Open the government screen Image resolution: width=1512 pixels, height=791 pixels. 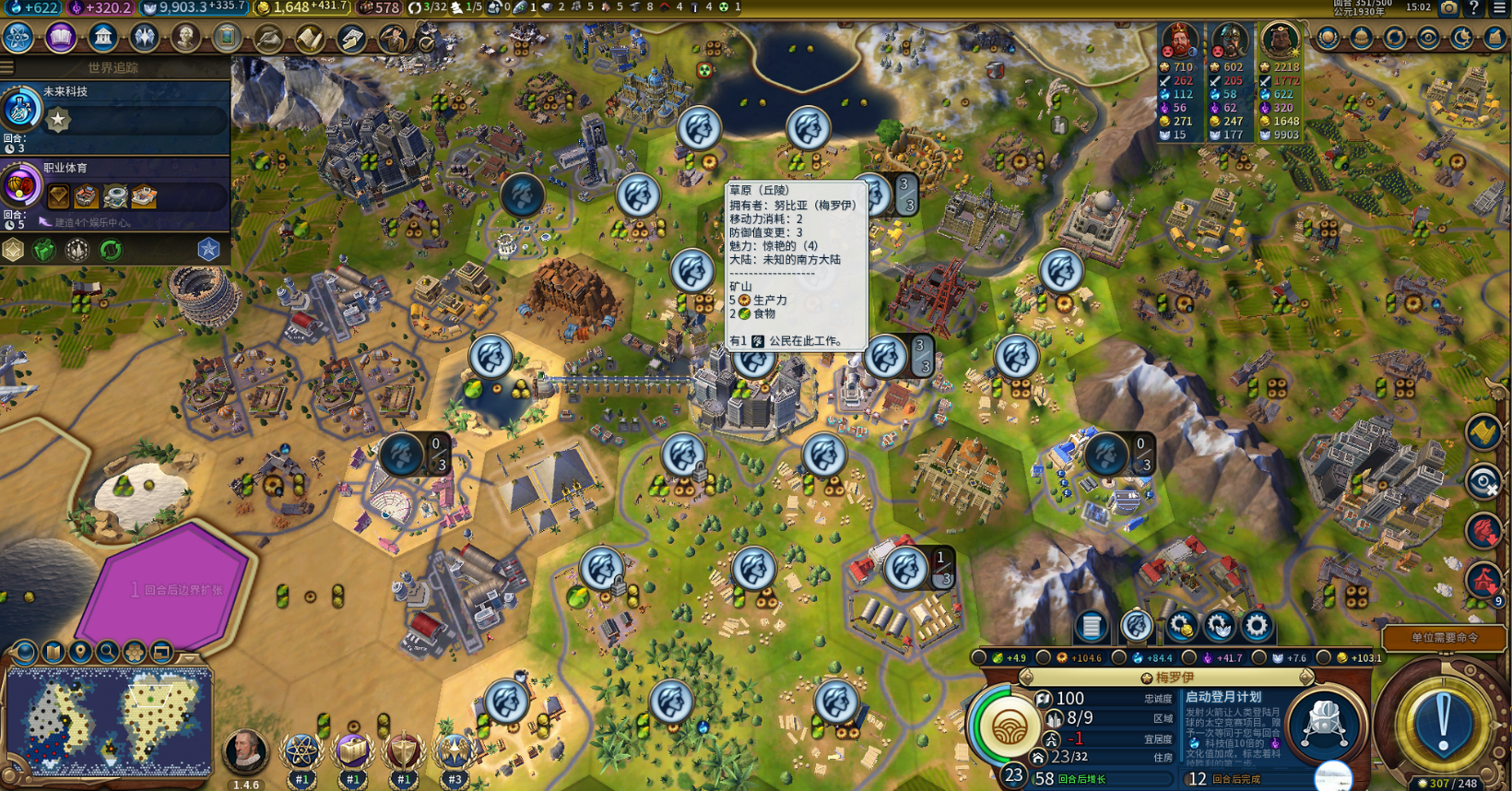[103, 38]
